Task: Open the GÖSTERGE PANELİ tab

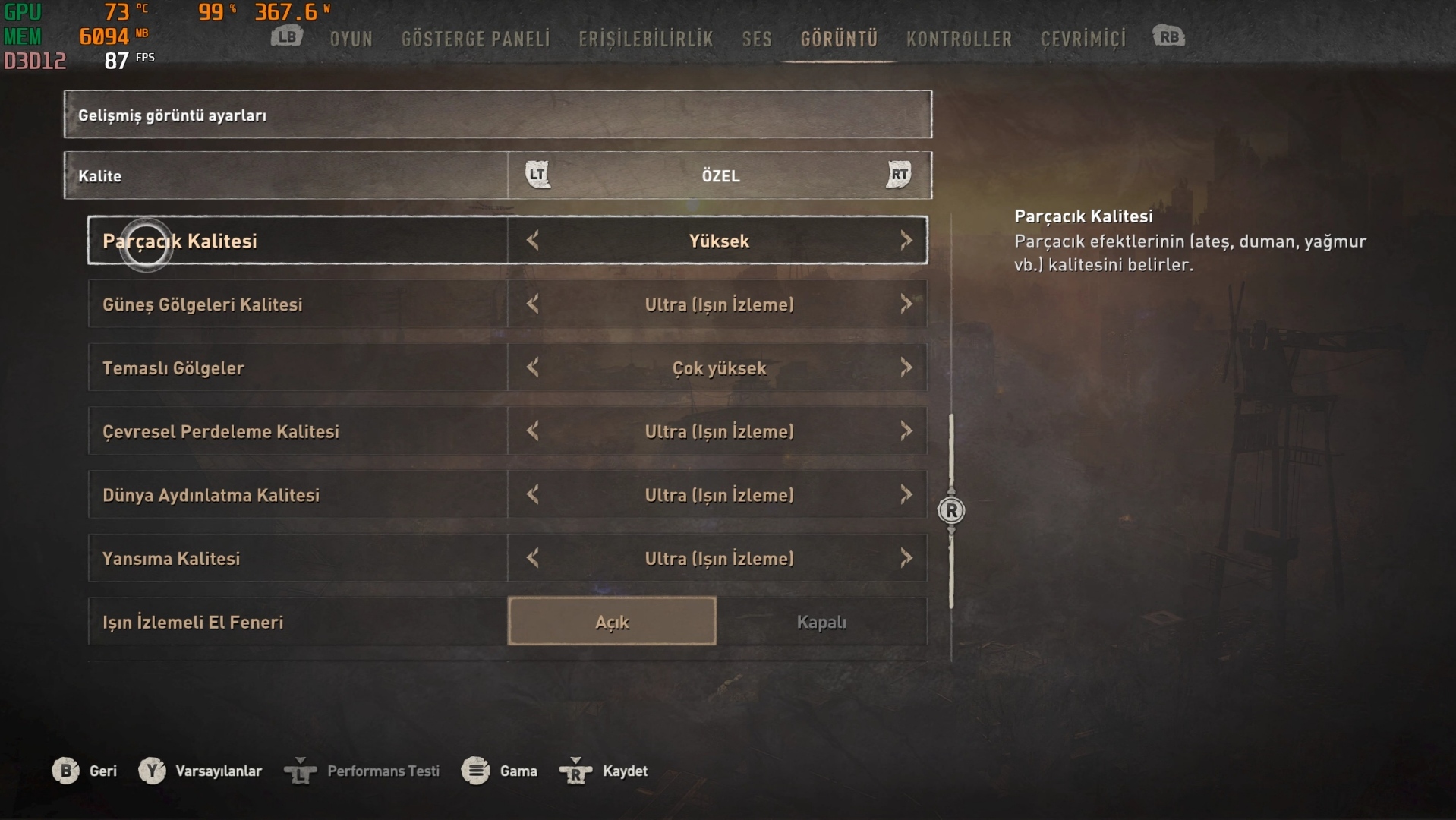Action: pos(475,39)
